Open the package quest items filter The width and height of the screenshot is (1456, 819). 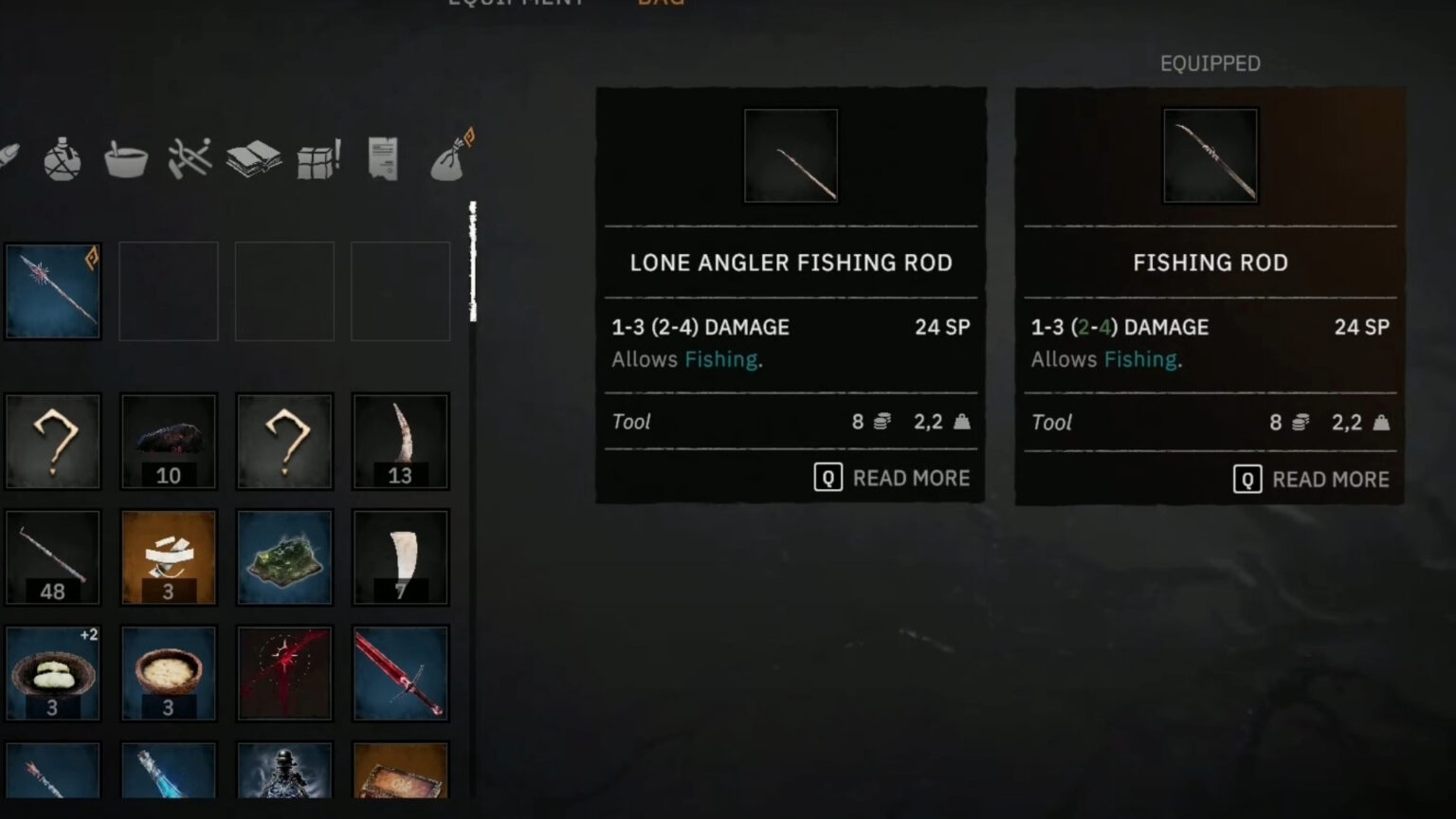coord(318,157)
